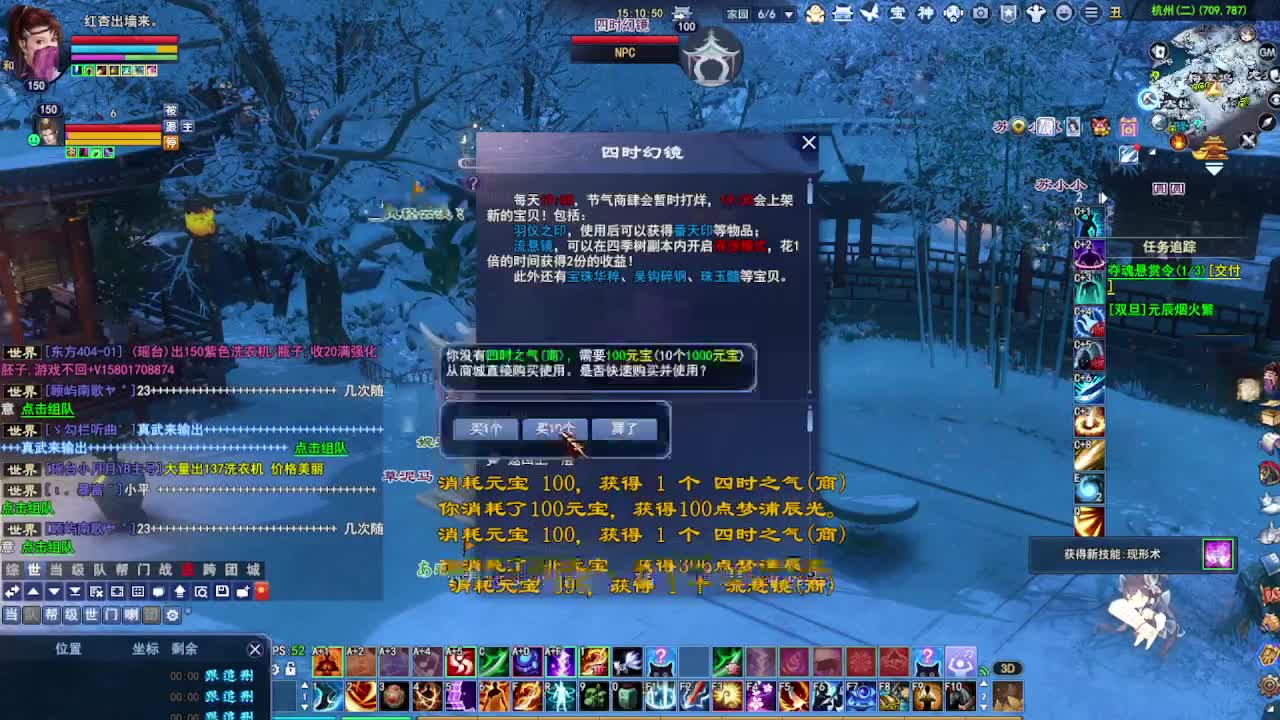Toggle the 喇 loudspeaker channel filter

point(130,616)
